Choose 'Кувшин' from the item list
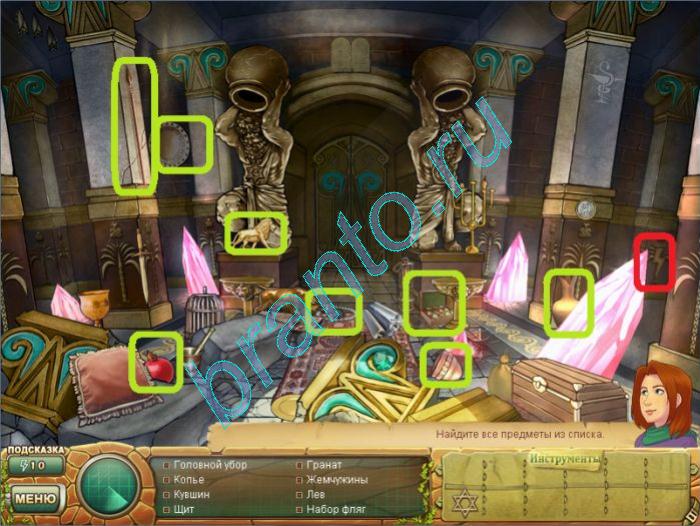The width and height of the screenshot is (700, 526). 192,494
